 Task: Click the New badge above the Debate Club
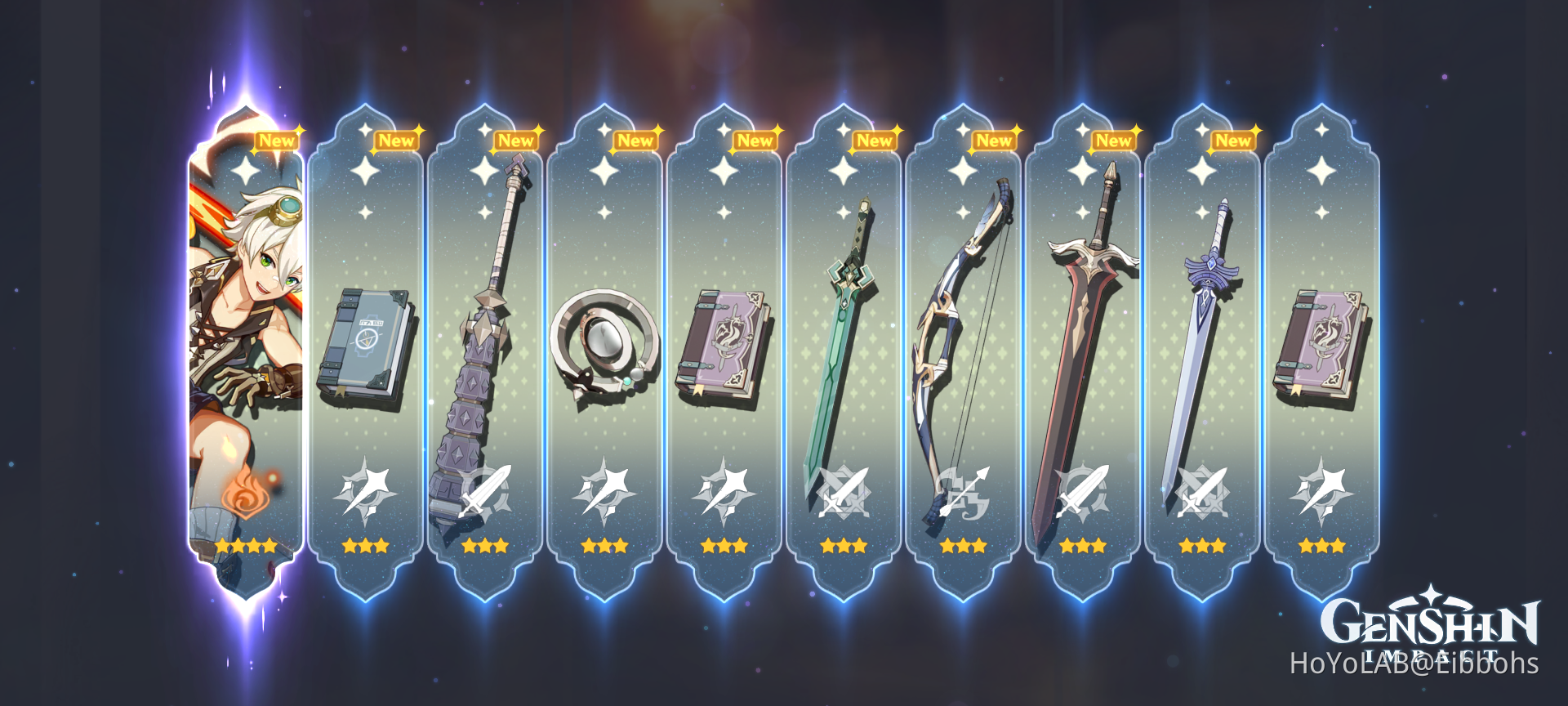tap(515, 141)
